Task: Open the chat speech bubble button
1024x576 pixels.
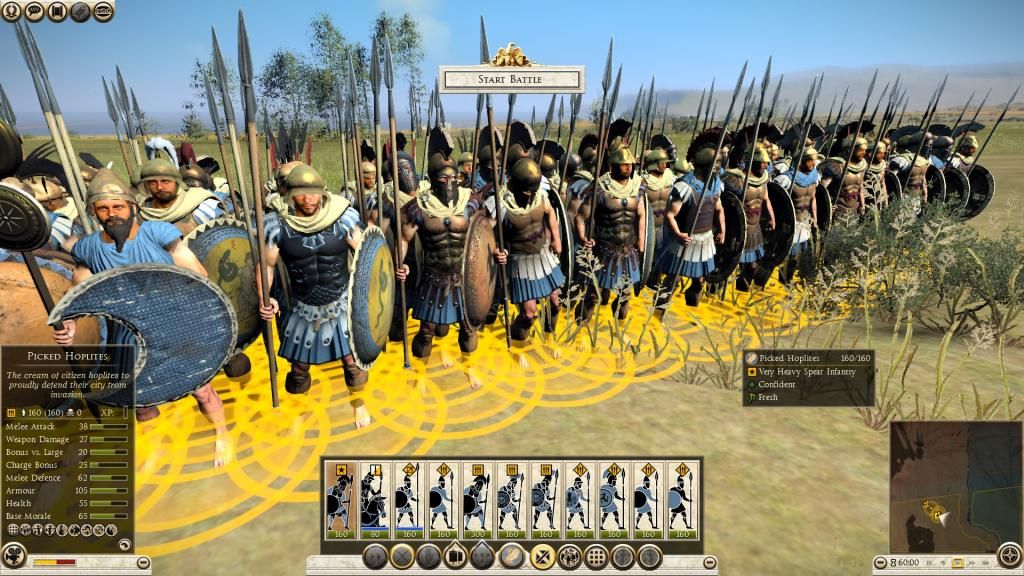Action: (34, 12)
